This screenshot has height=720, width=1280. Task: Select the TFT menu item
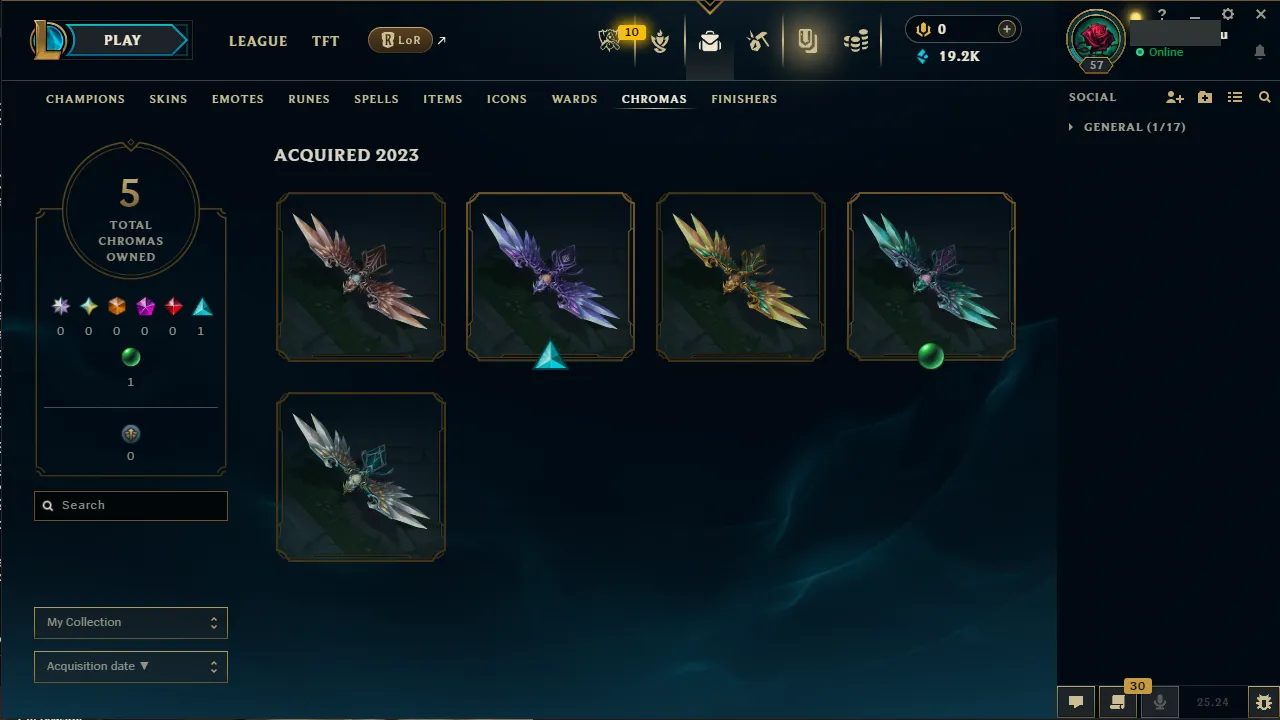[x=325, y=41]
